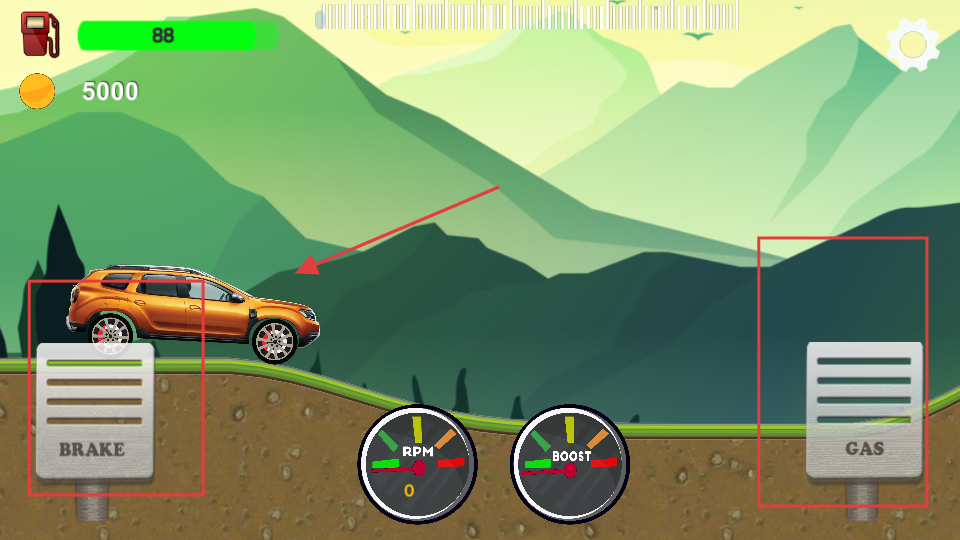Step on the BRAKE pedal

coord(95,410)
